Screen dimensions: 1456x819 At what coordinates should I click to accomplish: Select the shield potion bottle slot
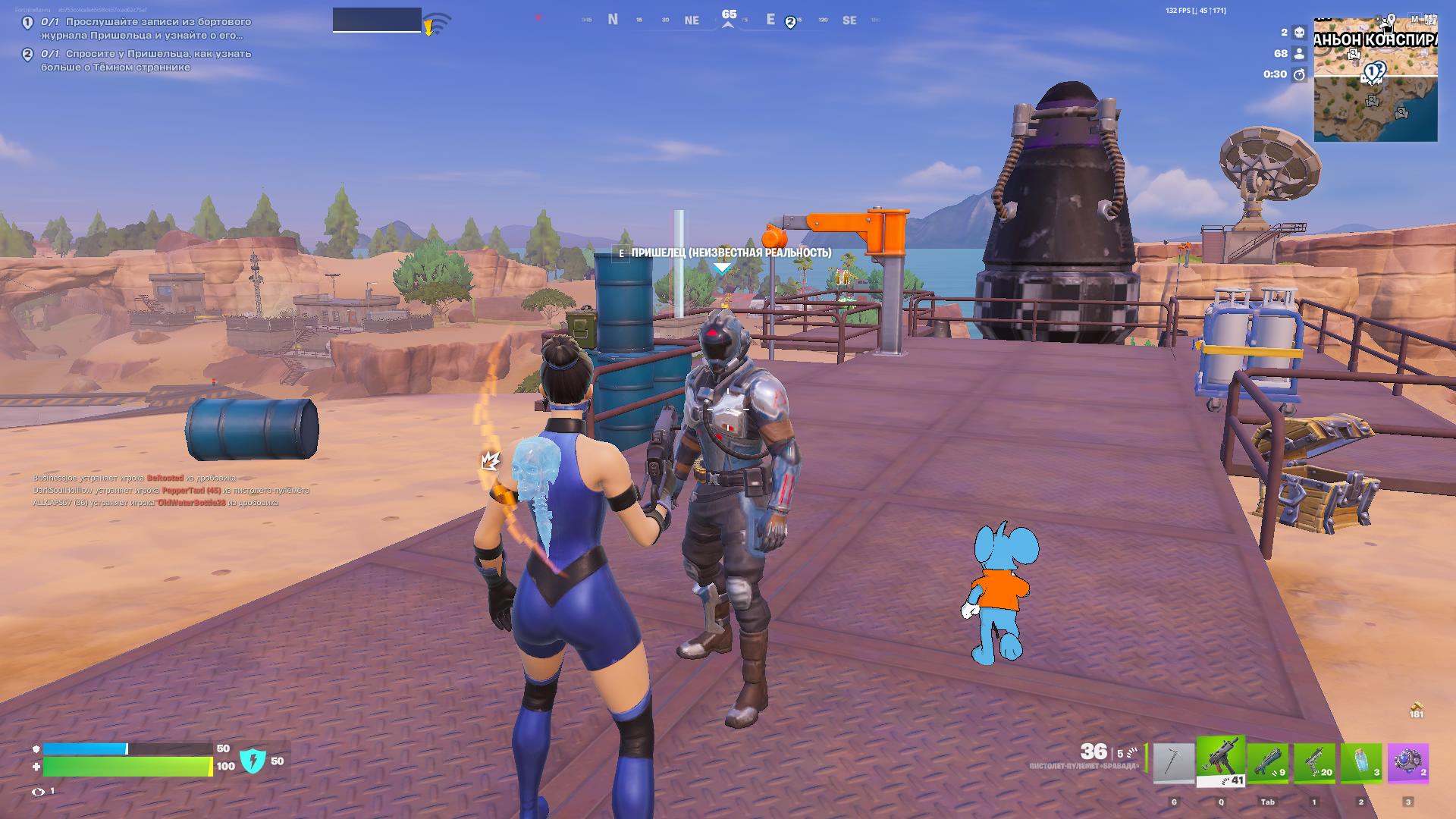[1361, 764]
